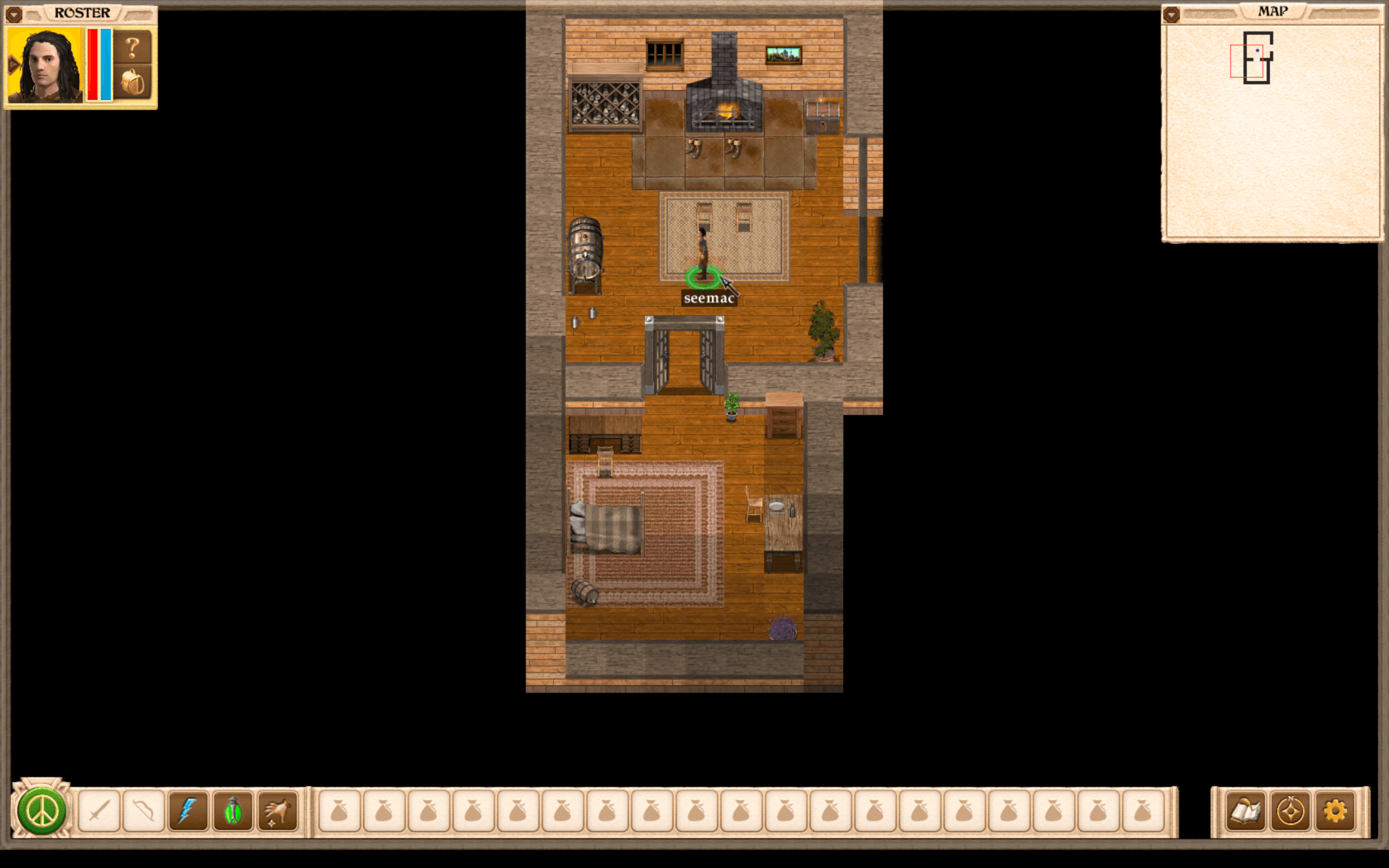Select the ranged bow weapon slot

click(144, 808)
